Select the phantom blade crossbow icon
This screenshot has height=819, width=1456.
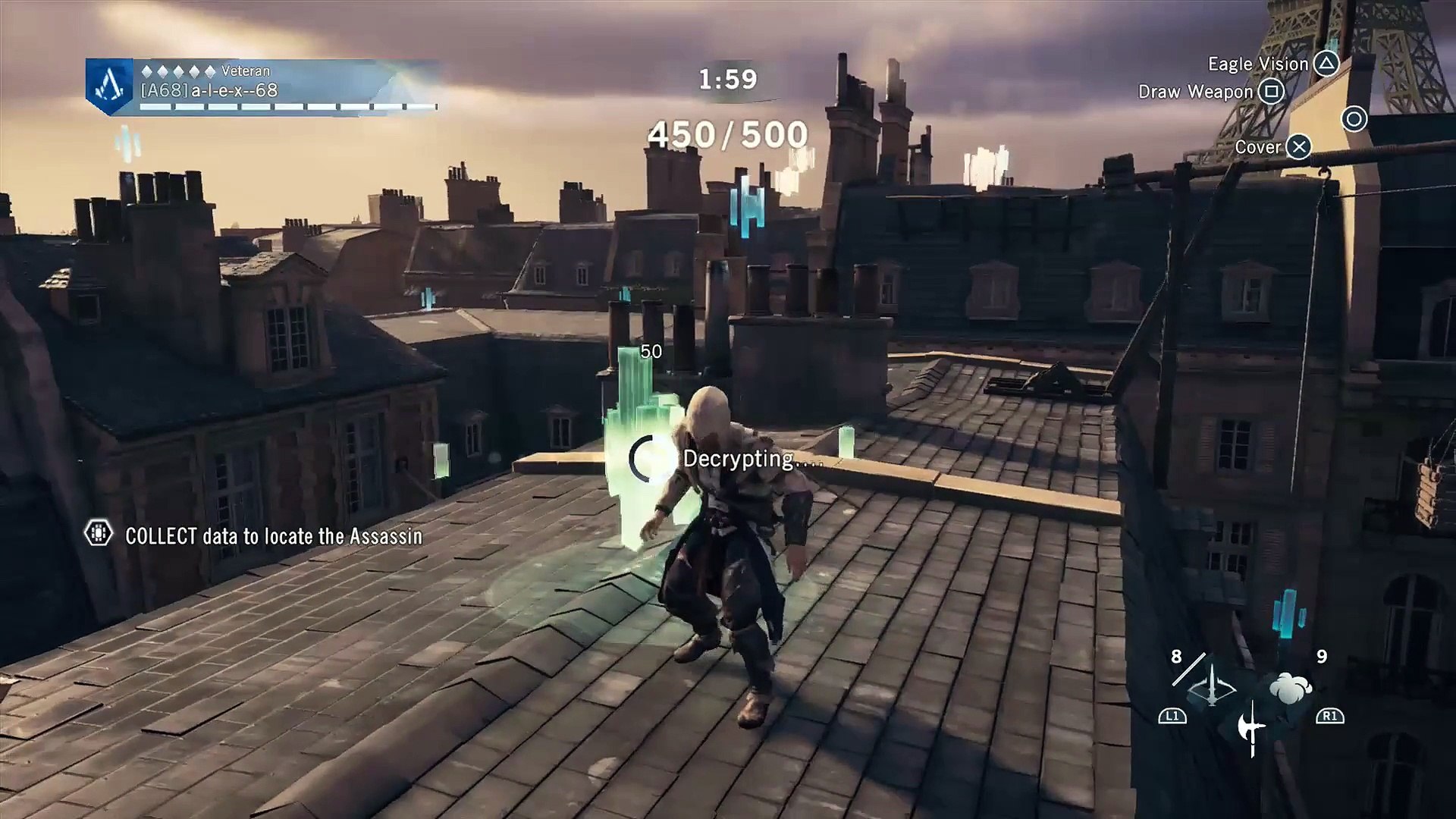click(x=1211, y=687)
